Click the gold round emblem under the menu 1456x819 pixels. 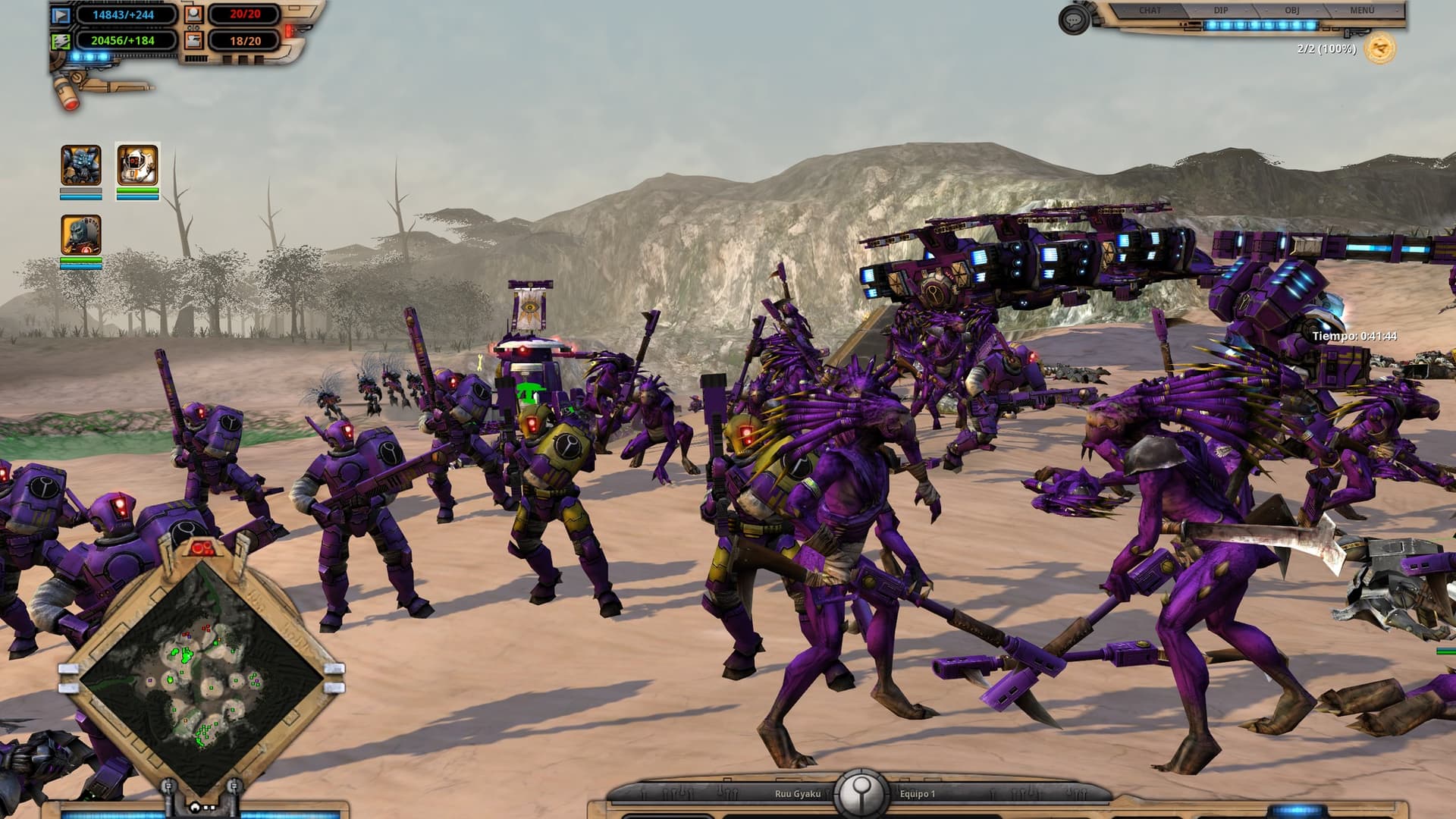[x=1380, y=49]
